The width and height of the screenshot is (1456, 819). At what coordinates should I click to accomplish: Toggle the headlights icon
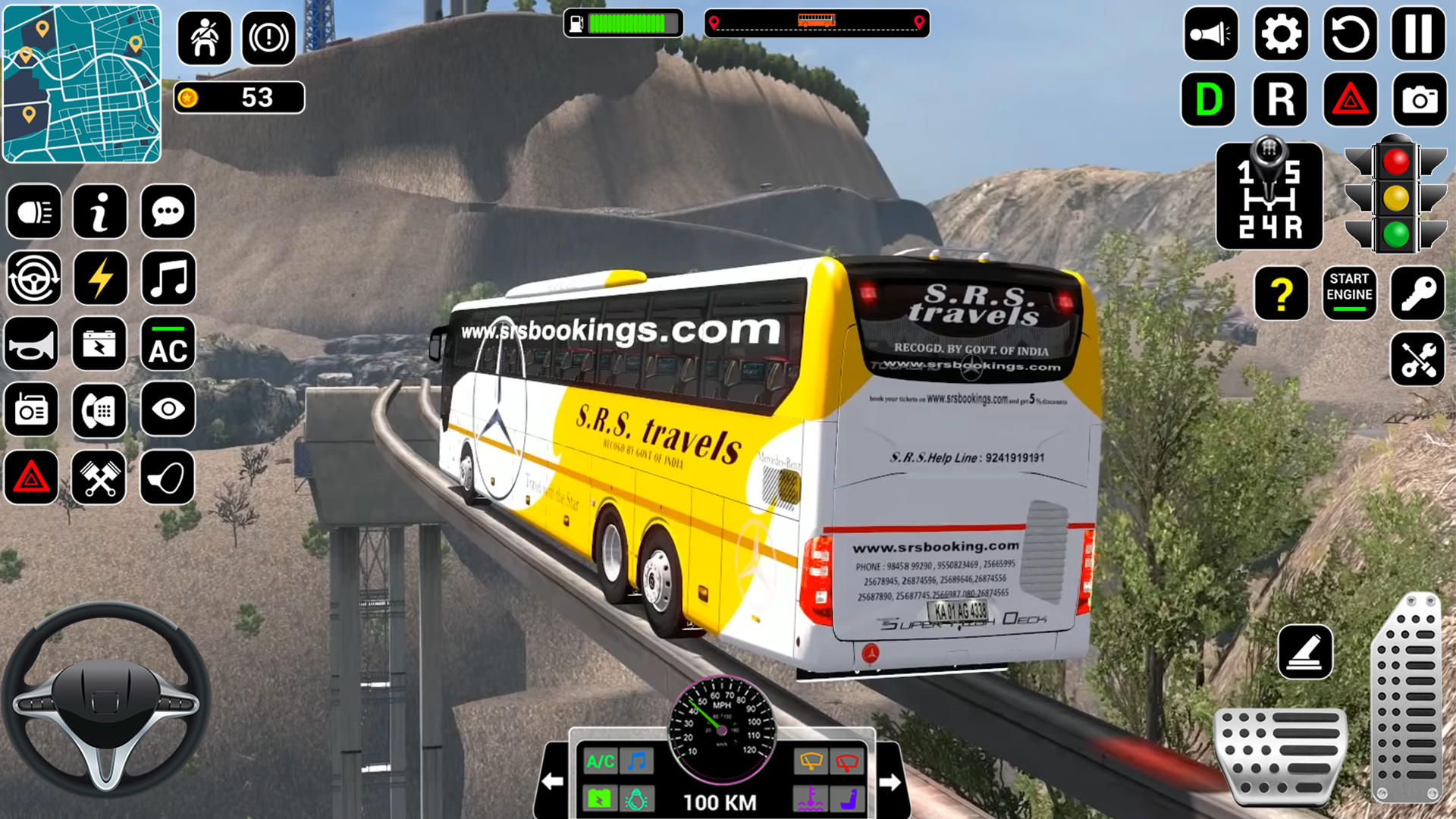tap(33, 211)
